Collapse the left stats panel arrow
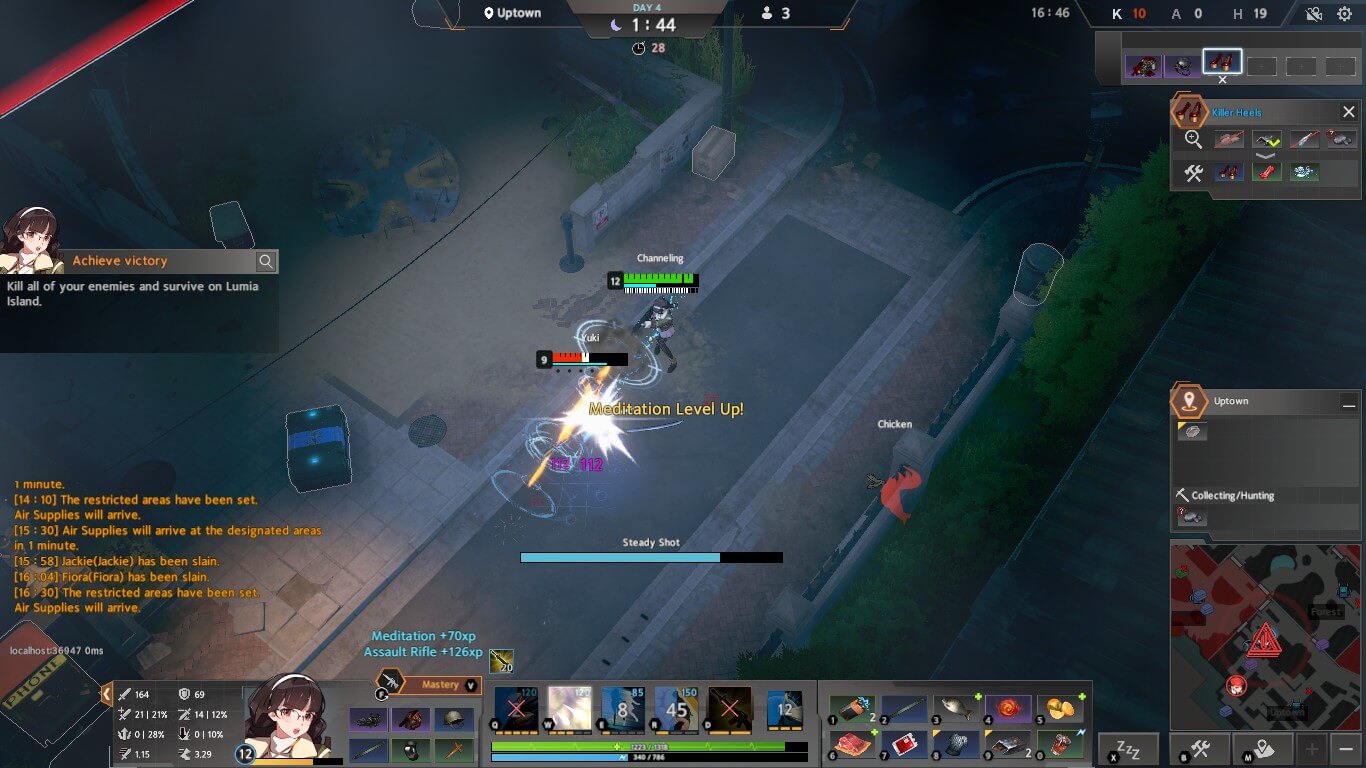The height and width of the screenshot is (768, 1366). click(106, 693)
